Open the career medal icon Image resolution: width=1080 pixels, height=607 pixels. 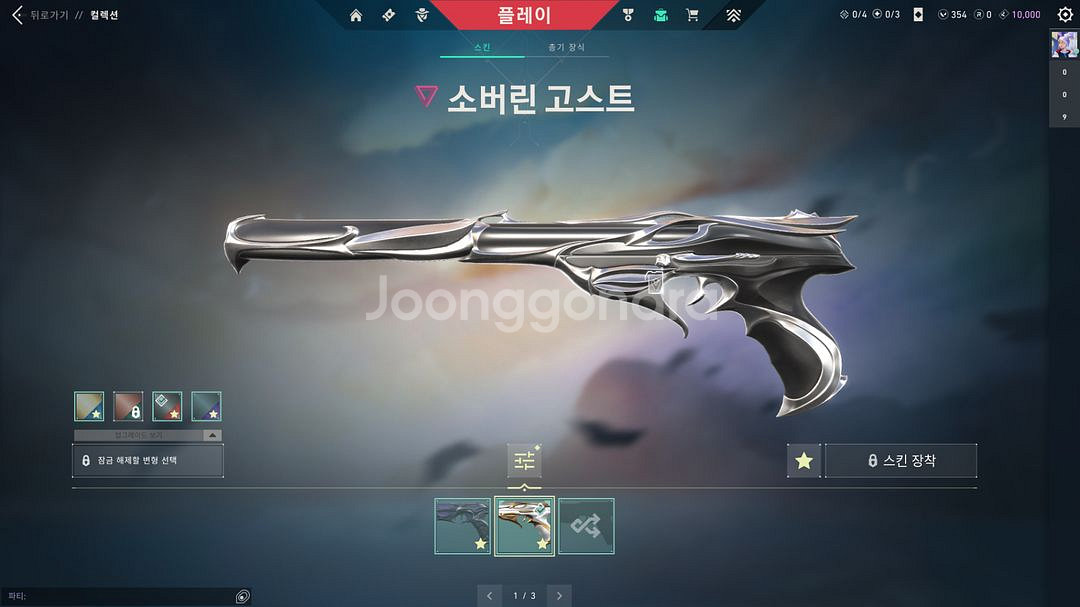(627, 15)
